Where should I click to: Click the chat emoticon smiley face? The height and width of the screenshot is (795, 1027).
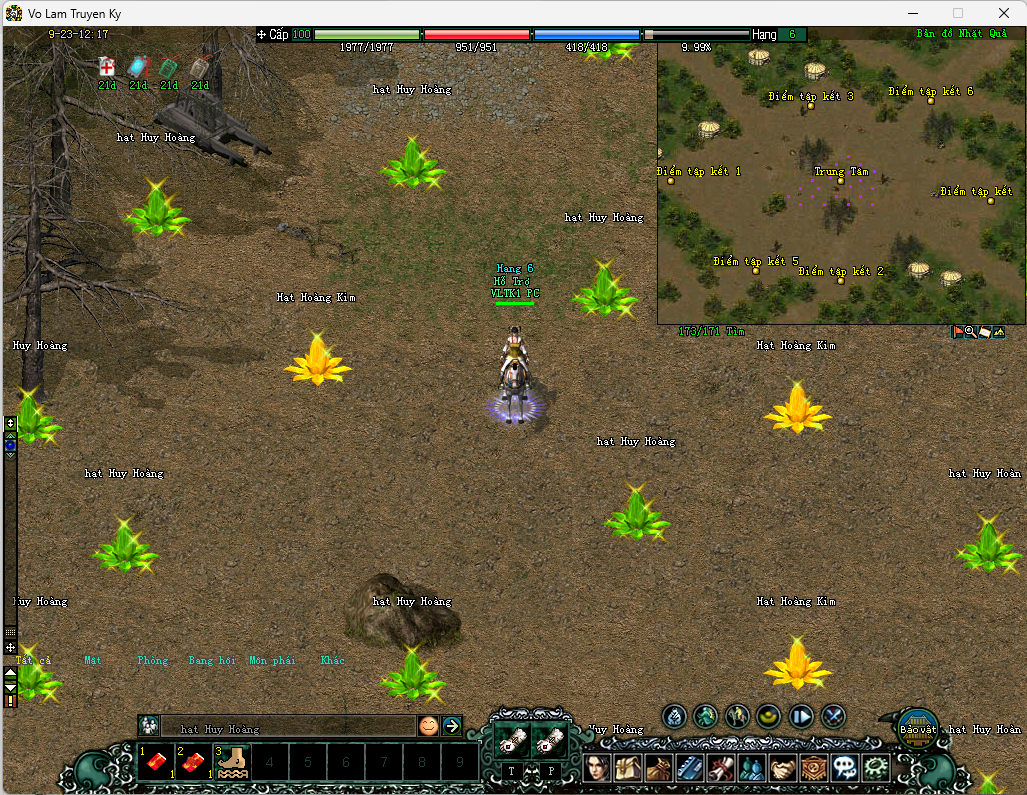click(x=428, y=726)
